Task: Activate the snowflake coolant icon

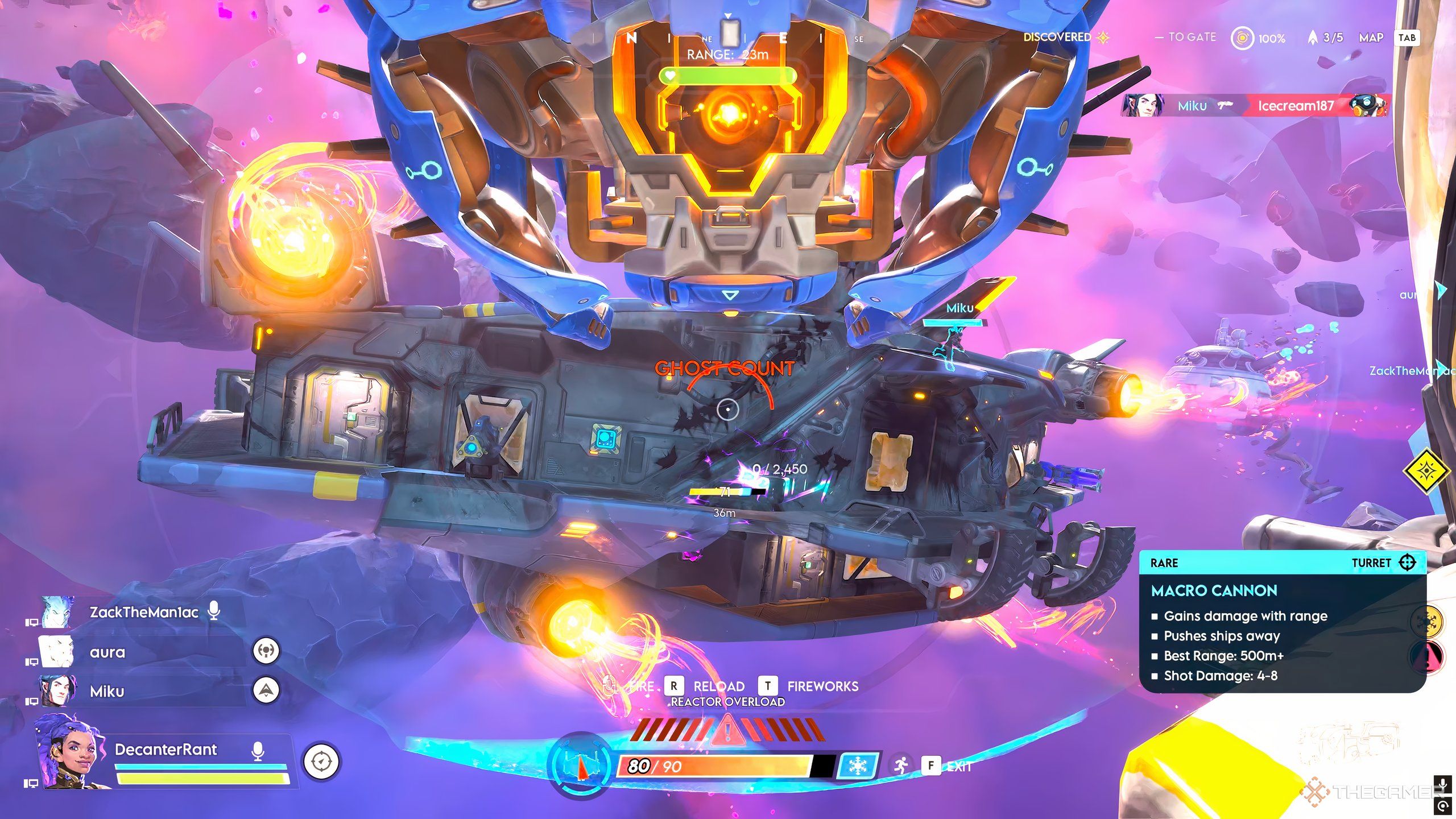Action: pyautogui.click(x=857, y=766)
